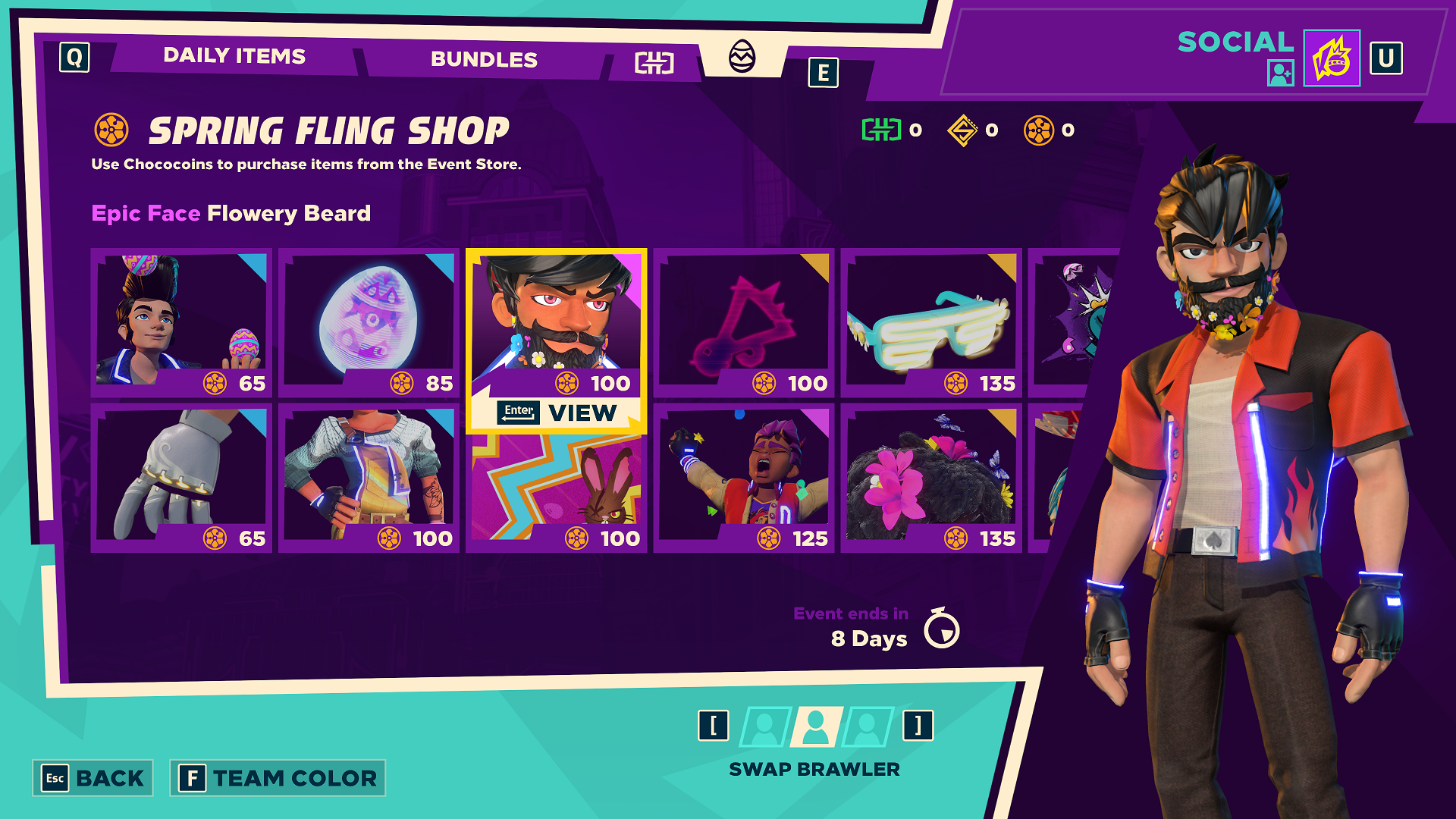
Task: Choose the glowing Easter egg item for 85
Action: 369,322
